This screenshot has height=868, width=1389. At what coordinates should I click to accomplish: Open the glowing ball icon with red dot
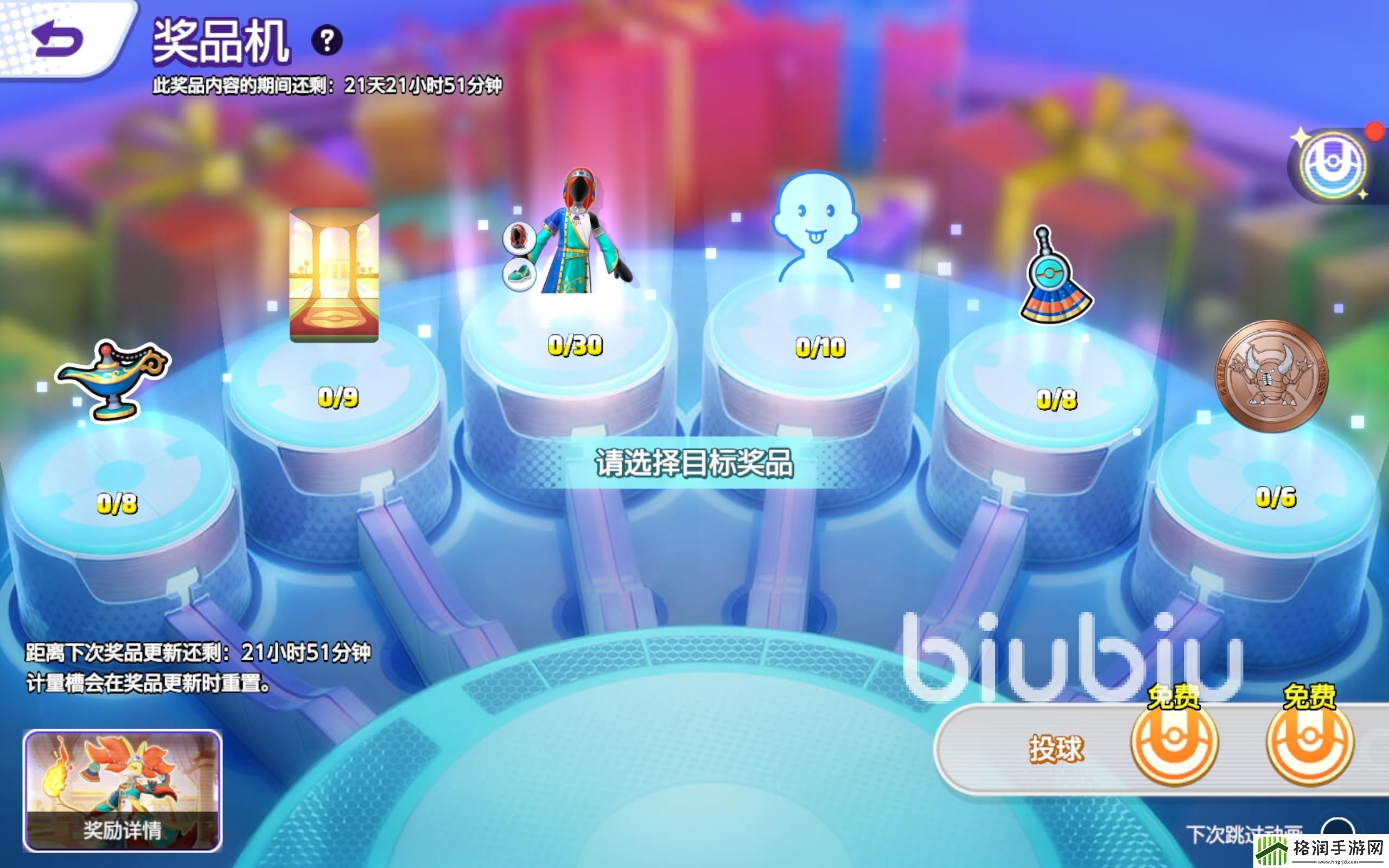click(x=1333, y=165)
